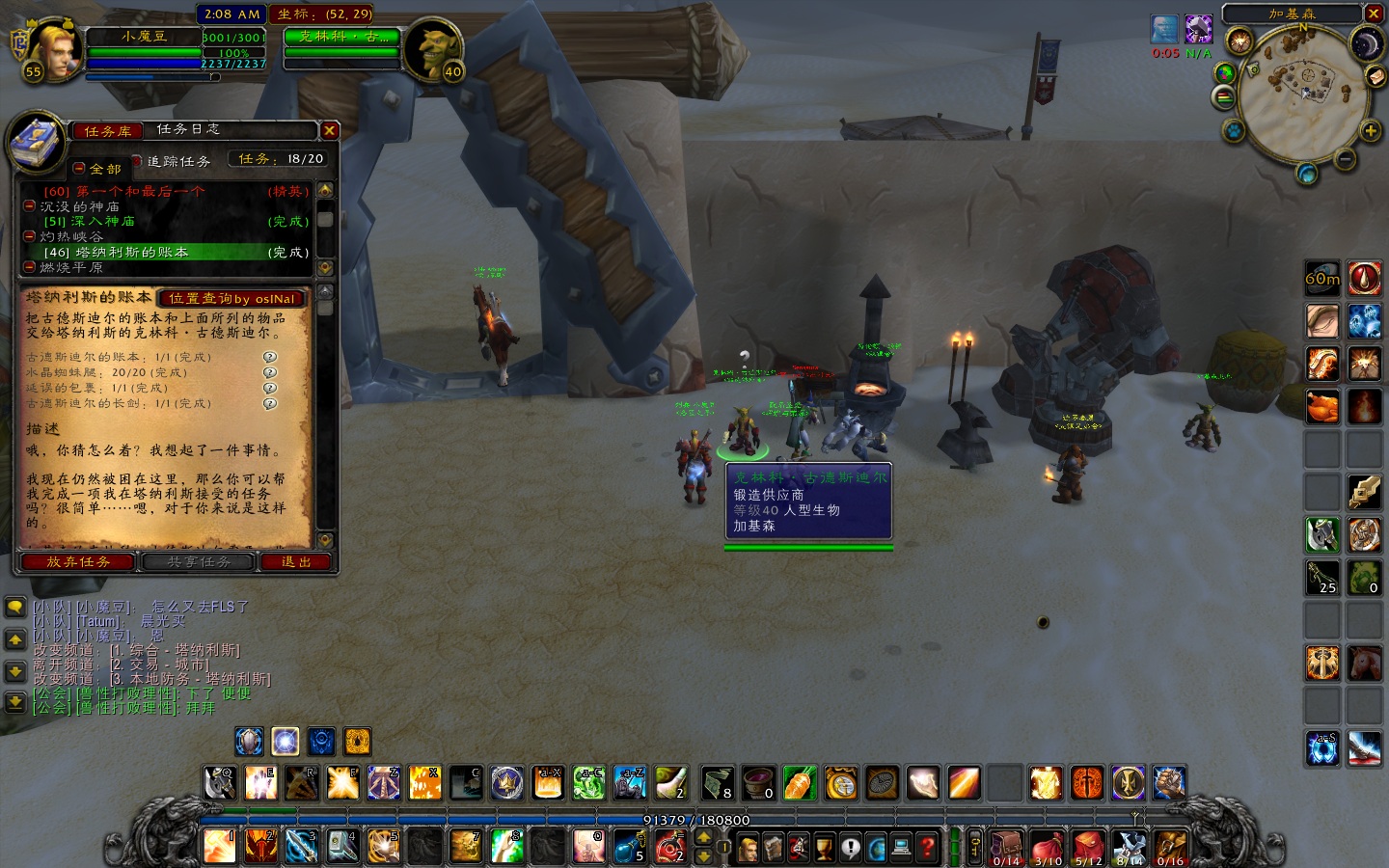Zoom out the minimap with the minus button
This screenshot has height=868, width=1389.
pyautogui.click(x=1345, y=159)
